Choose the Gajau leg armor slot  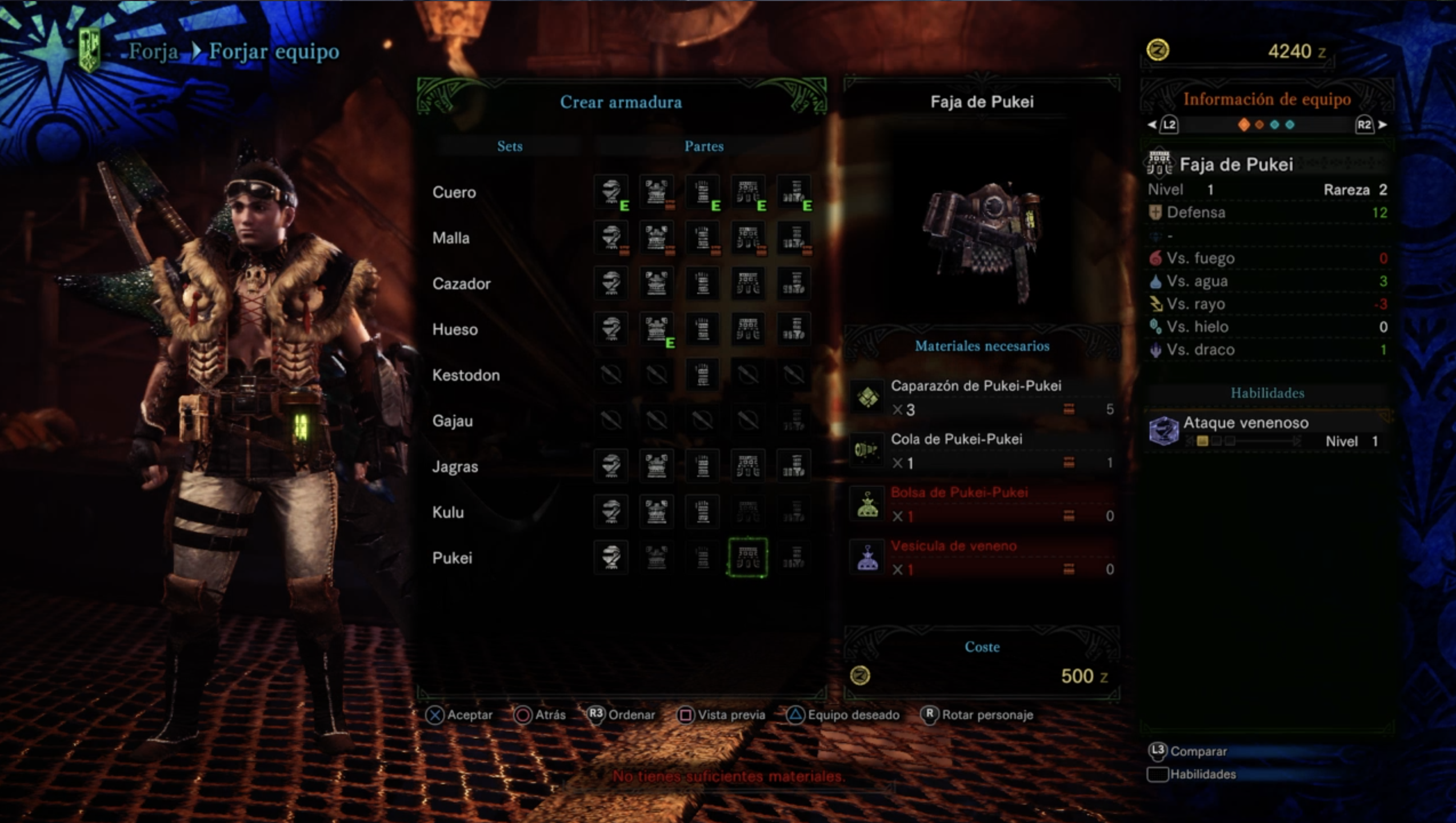[x=794, y=421]
